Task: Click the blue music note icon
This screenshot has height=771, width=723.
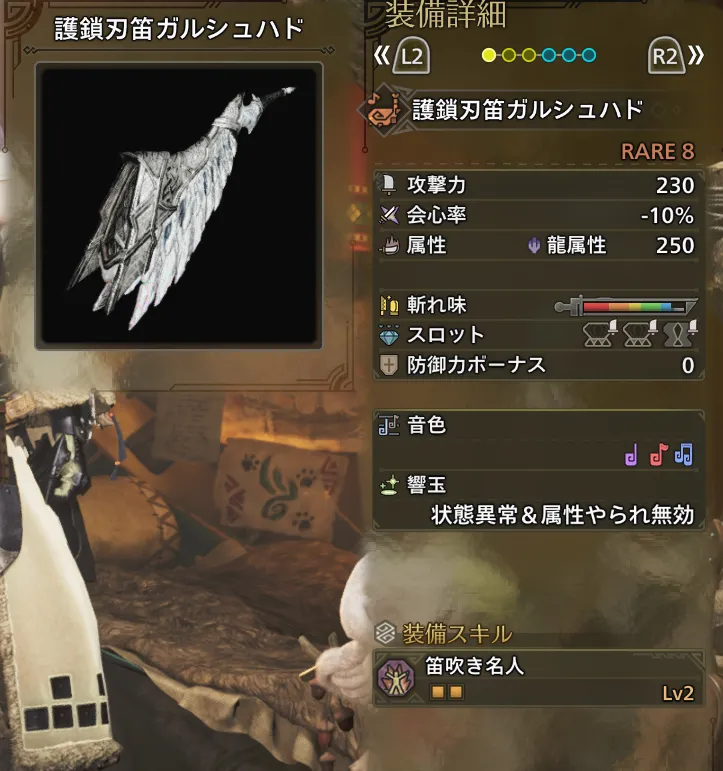Action: tap(684, 456)
